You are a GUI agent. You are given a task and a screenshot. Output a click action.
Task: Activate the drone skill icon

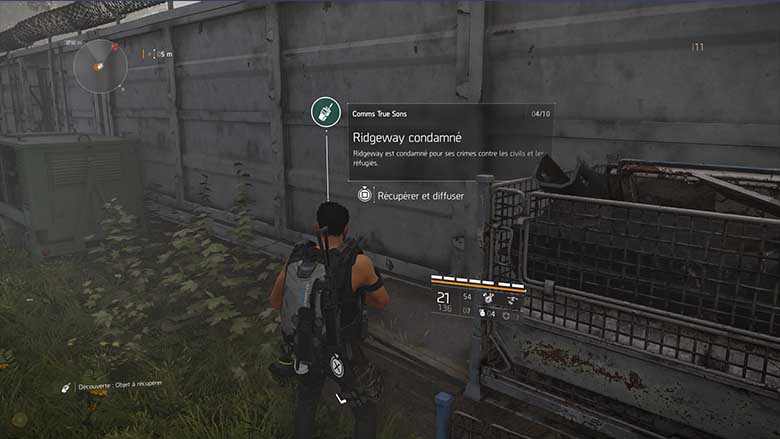tap(512, 298)
